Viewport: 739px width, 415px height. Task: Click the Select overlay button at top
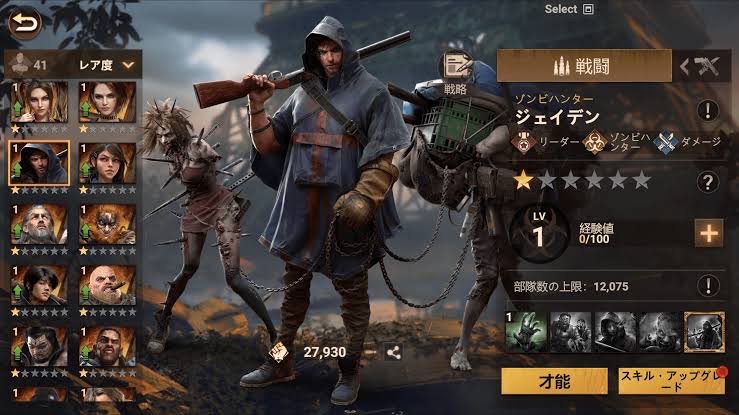click(570, 9)
